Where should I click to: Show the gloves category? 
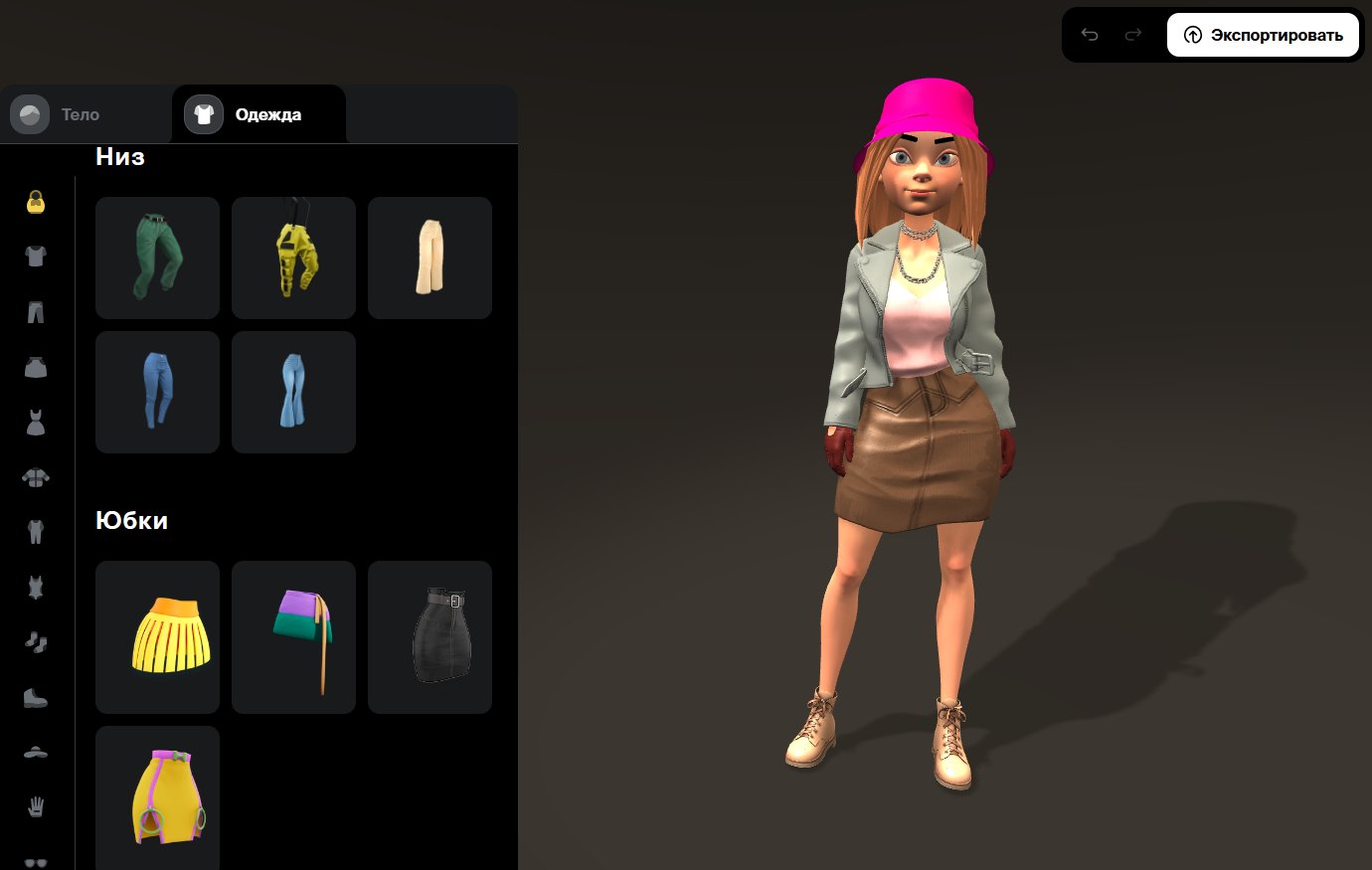(x=36, y=806)
